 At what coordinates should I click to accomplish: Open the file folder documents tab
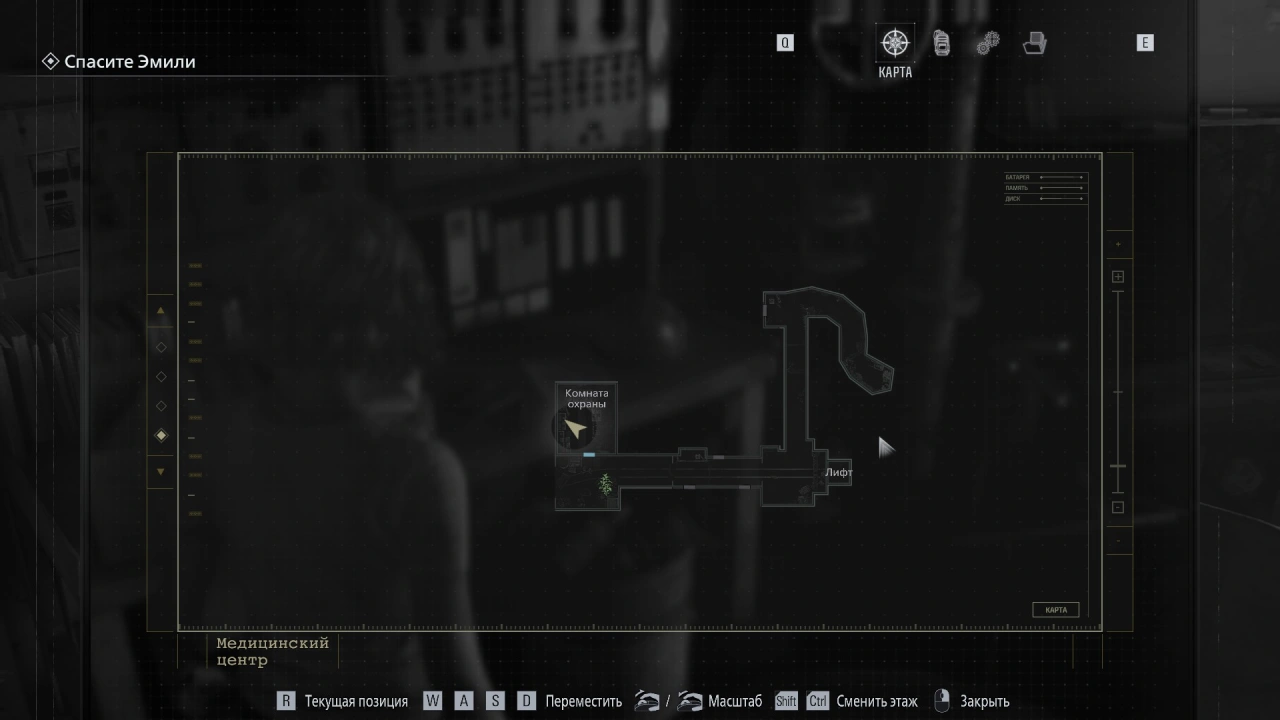pos(1035,43)
